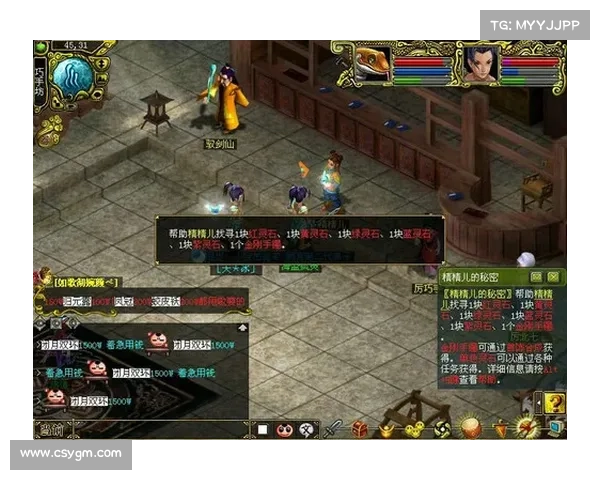Image resolution: width=600 pixels, height=480 pixels.
Task: Click the drum icon in the toolbar
Action: click(x=470, y=429)
